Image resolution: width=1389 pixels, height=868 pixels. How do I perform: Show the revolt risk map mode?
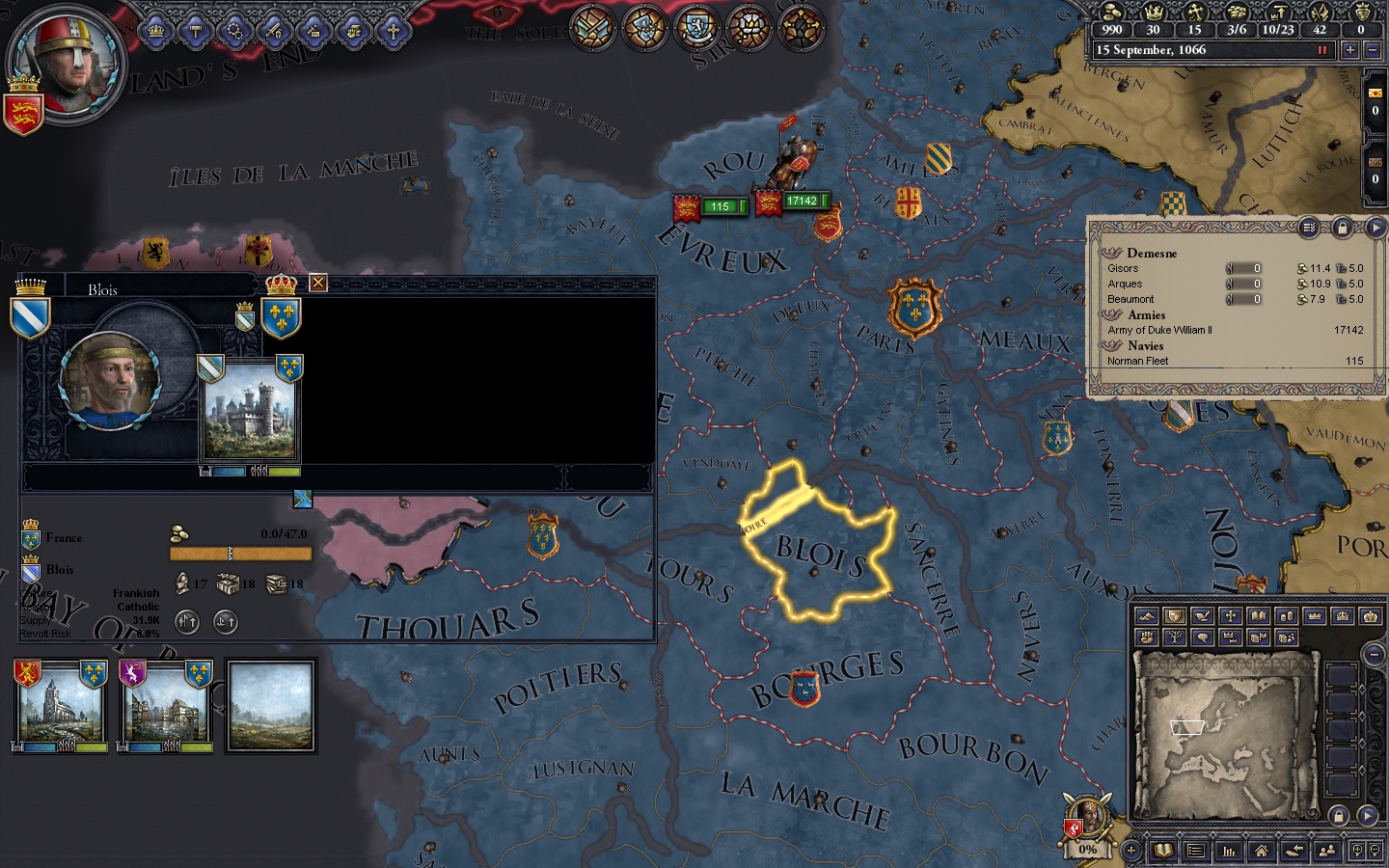click(1146, 637)
